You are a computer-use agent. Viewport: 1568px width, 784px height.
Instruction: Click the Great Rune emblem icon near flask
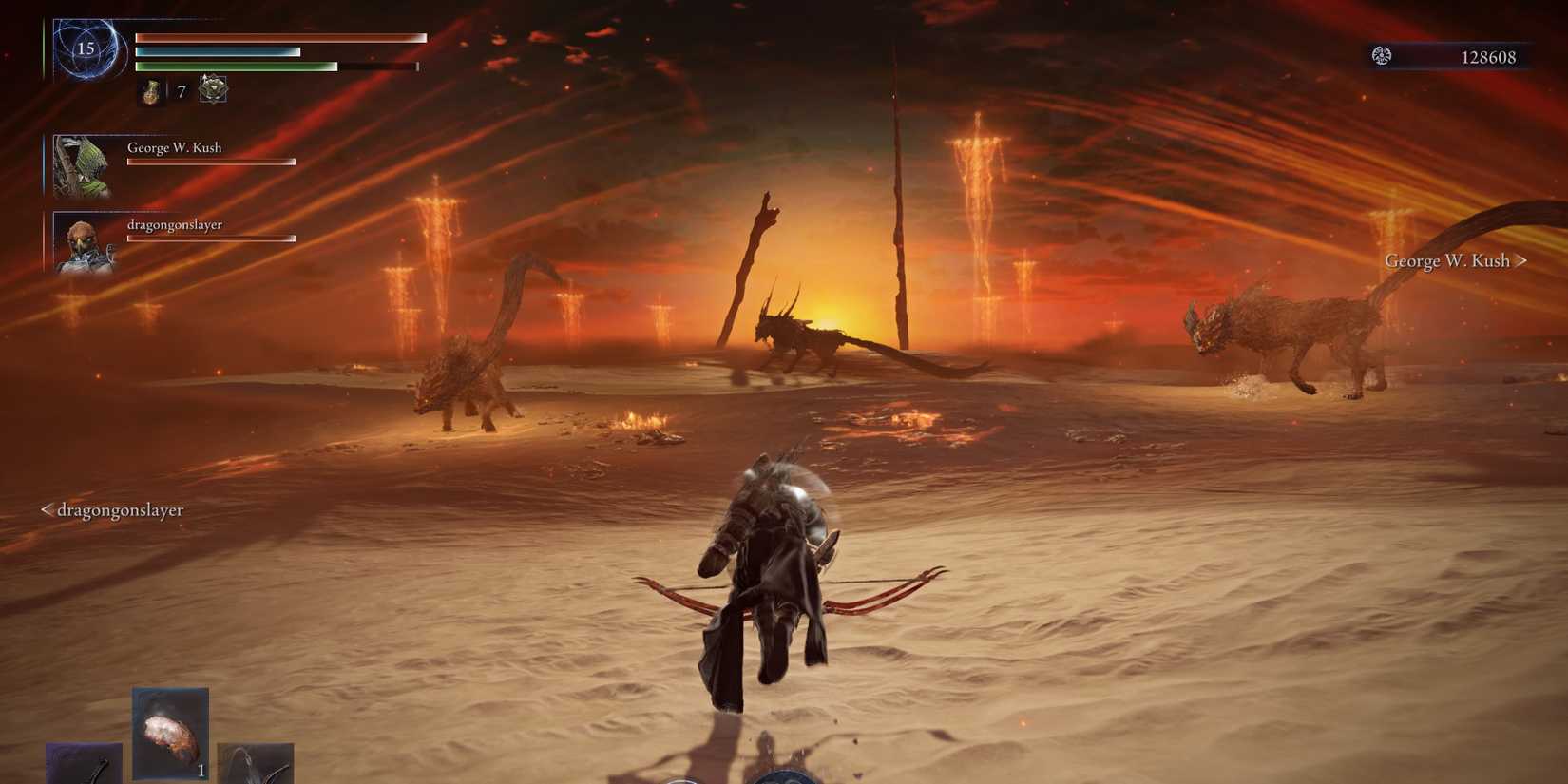click(x=212, y=89)
